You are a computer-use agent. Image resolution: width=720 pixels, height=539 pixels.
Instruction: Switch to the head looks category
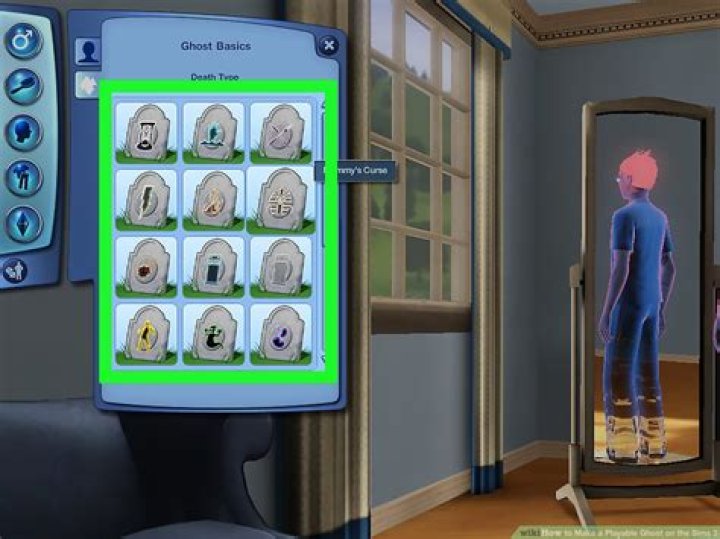click(x=22, y=132)
